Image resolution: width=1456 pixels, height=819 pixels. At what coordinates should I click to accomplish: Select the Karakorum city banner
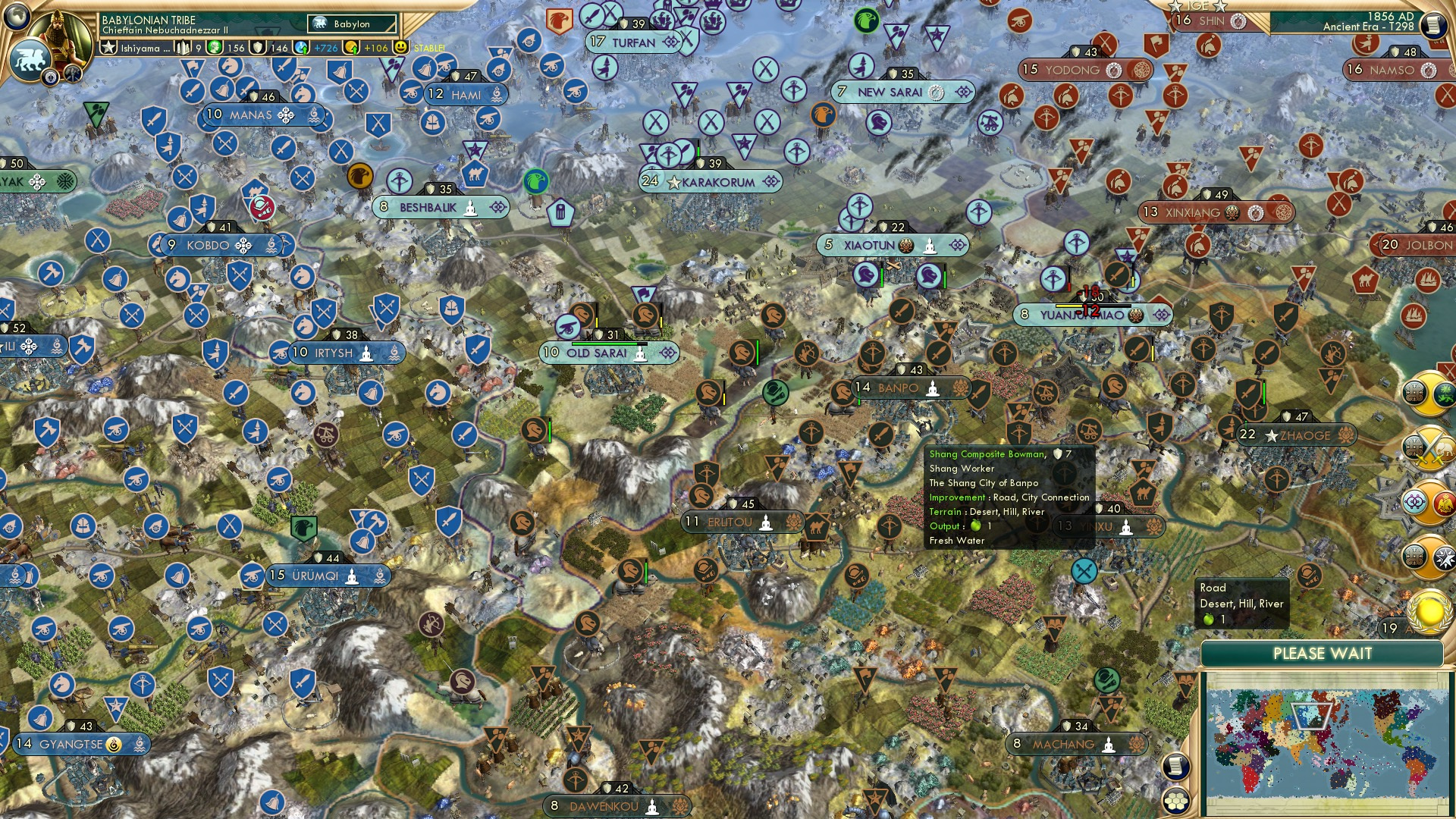pyautogui.click(x=711, y=182)
